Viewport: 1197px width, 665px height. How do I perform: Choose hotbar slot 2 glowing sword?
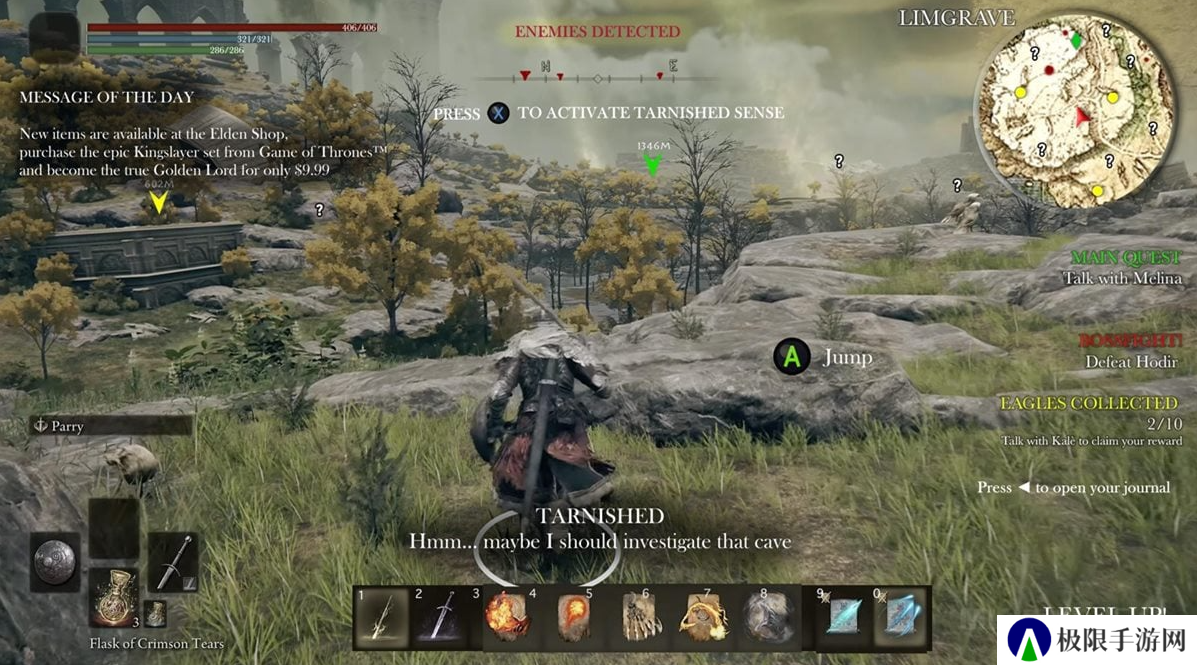tap(440, 618)
